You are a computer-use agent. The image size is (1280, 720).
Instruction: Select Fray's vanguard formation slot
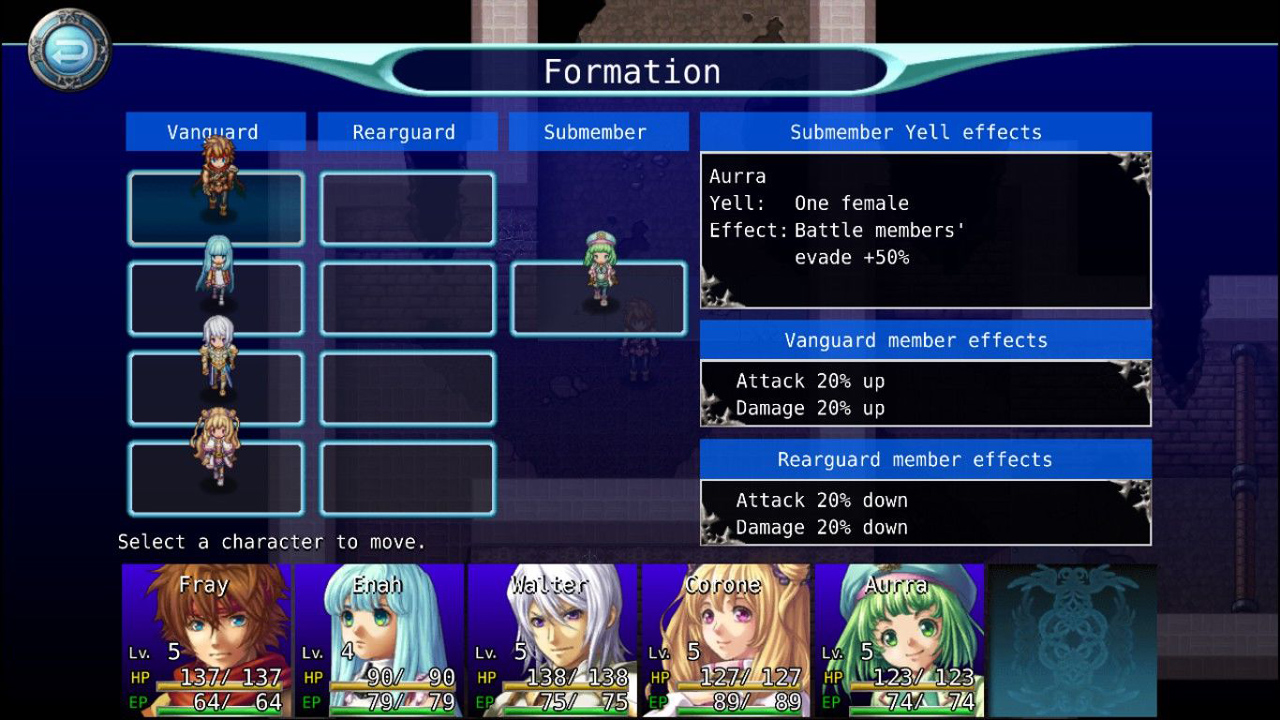(x=216, y=208)
